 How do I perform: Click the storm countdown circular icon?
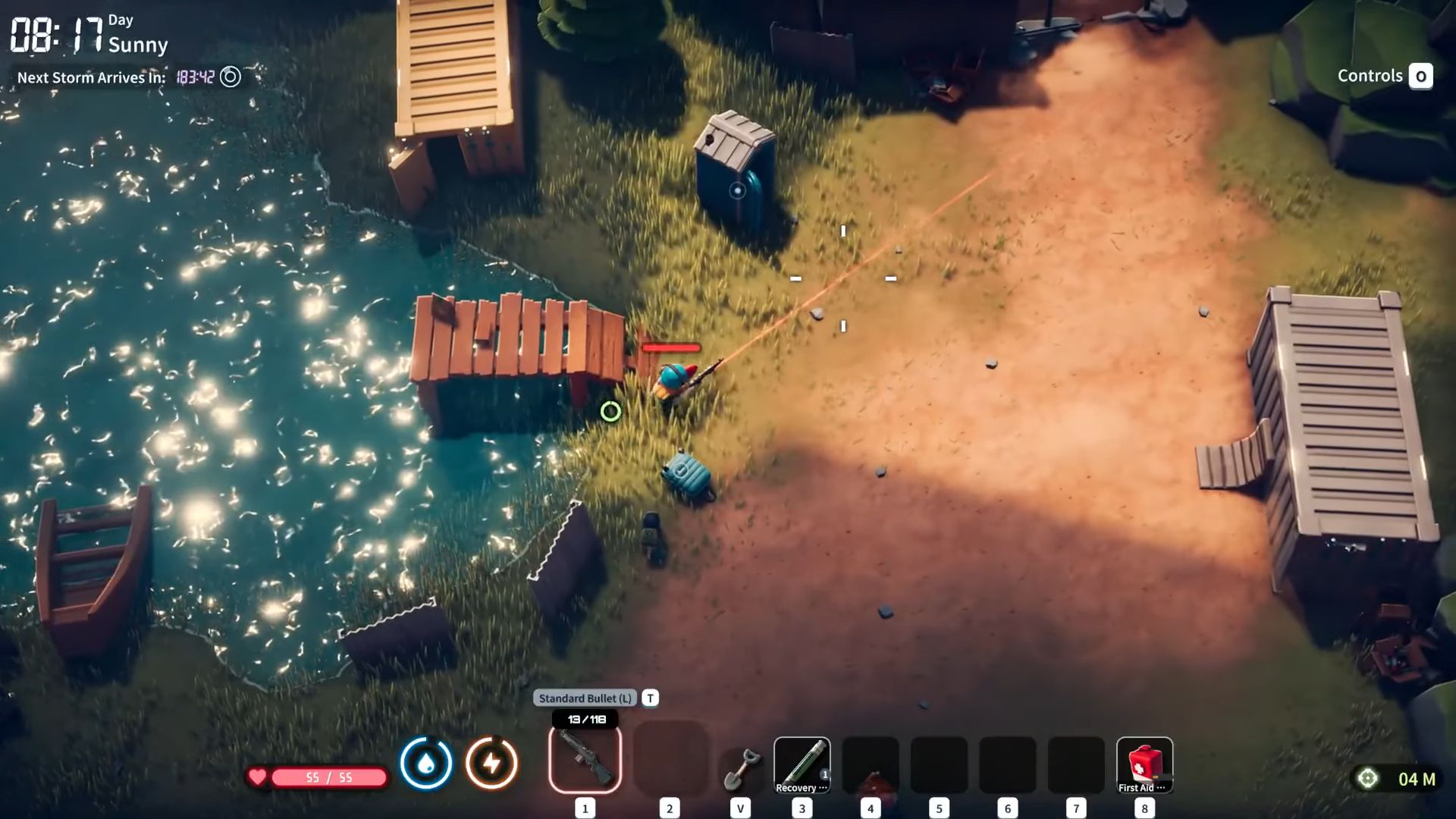pos(229,77)
